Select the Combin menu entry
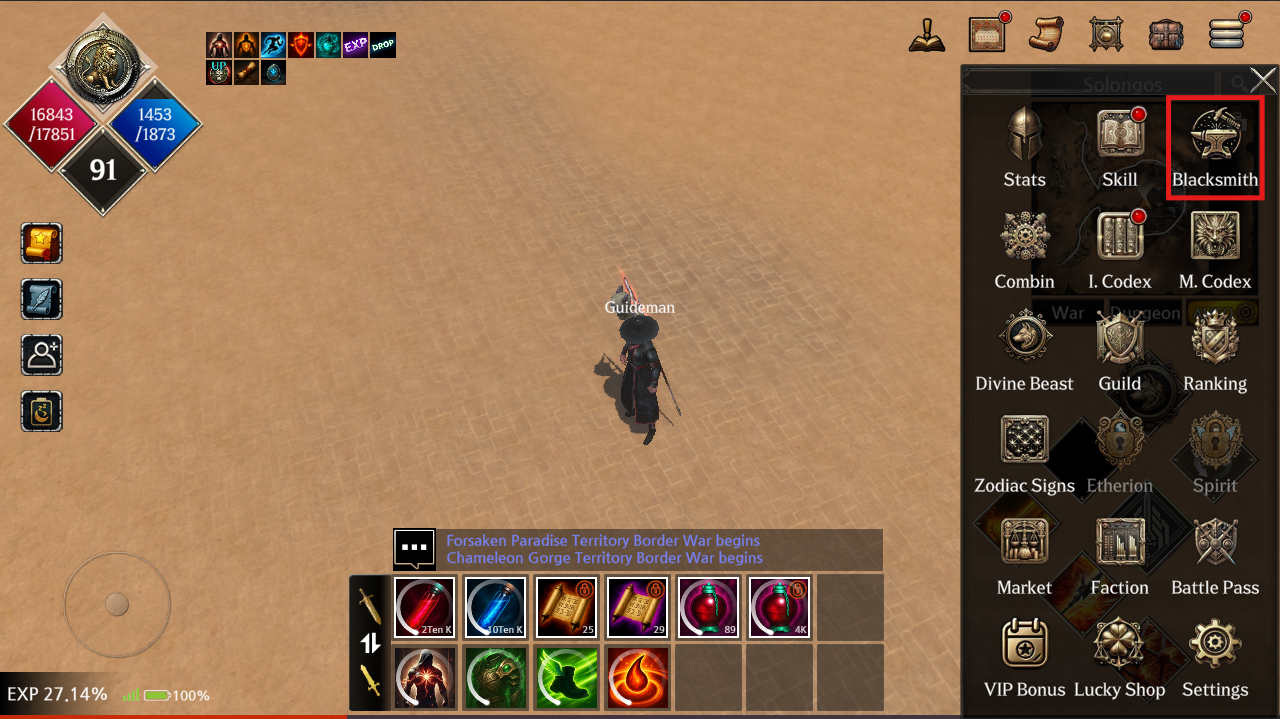Image resolution: width=1280 pixels, height=719 pixels. coord(1024,248)
